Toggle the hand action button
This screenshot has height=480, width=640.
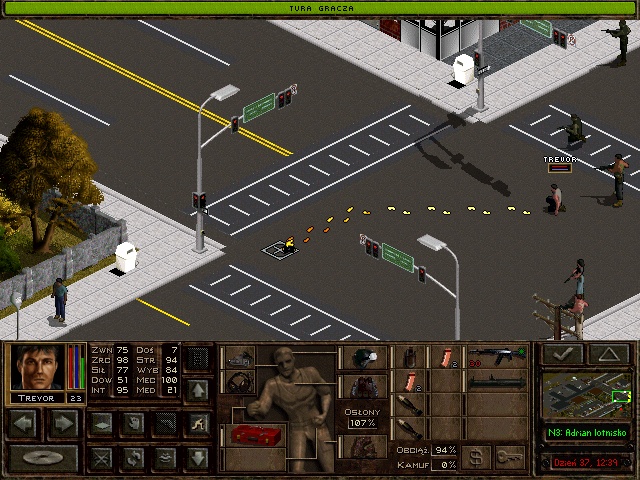(132, 423)
